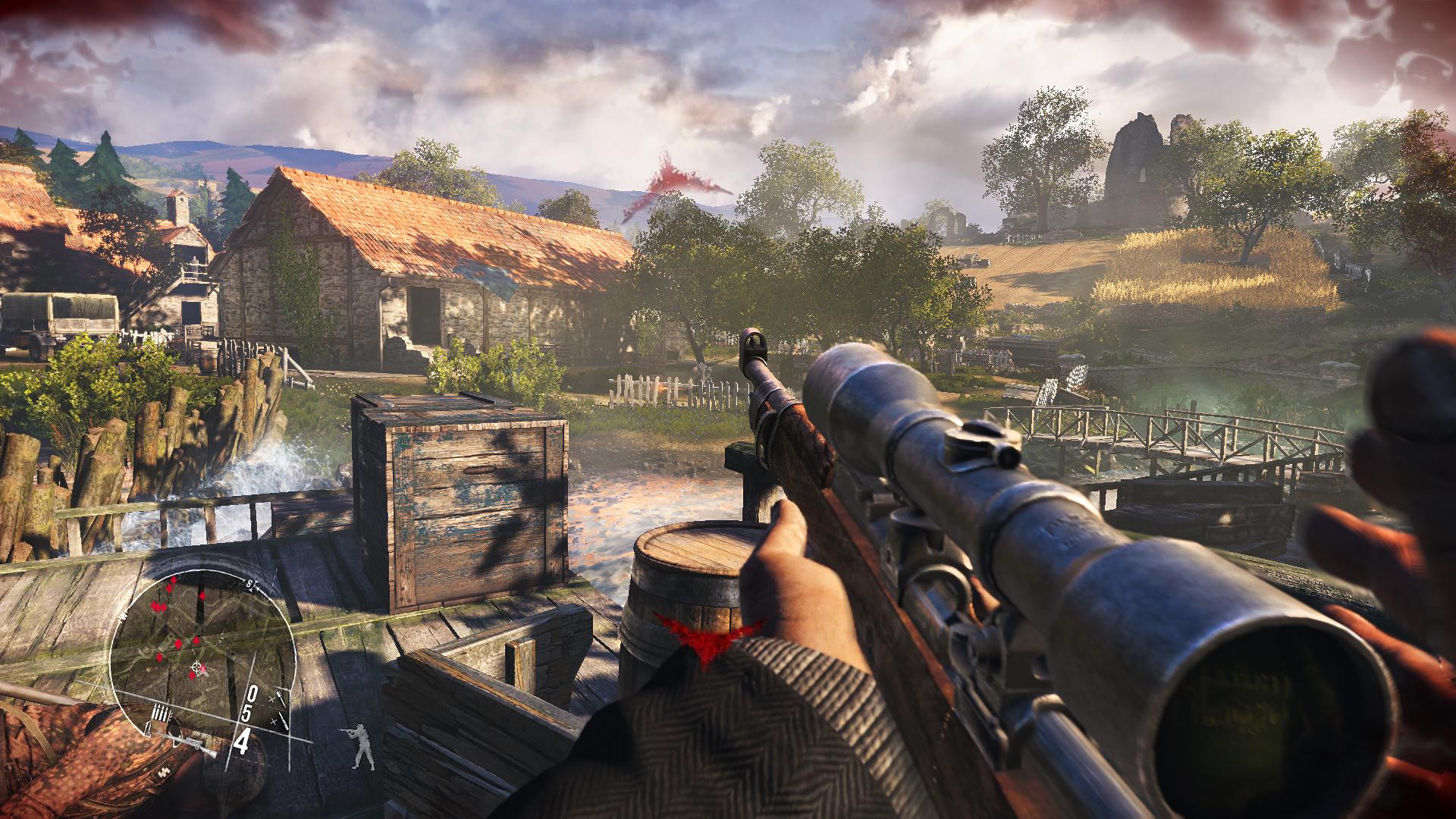Click the lower syringe icon on the HUD

pyautogui.click(x=284, y=720)
